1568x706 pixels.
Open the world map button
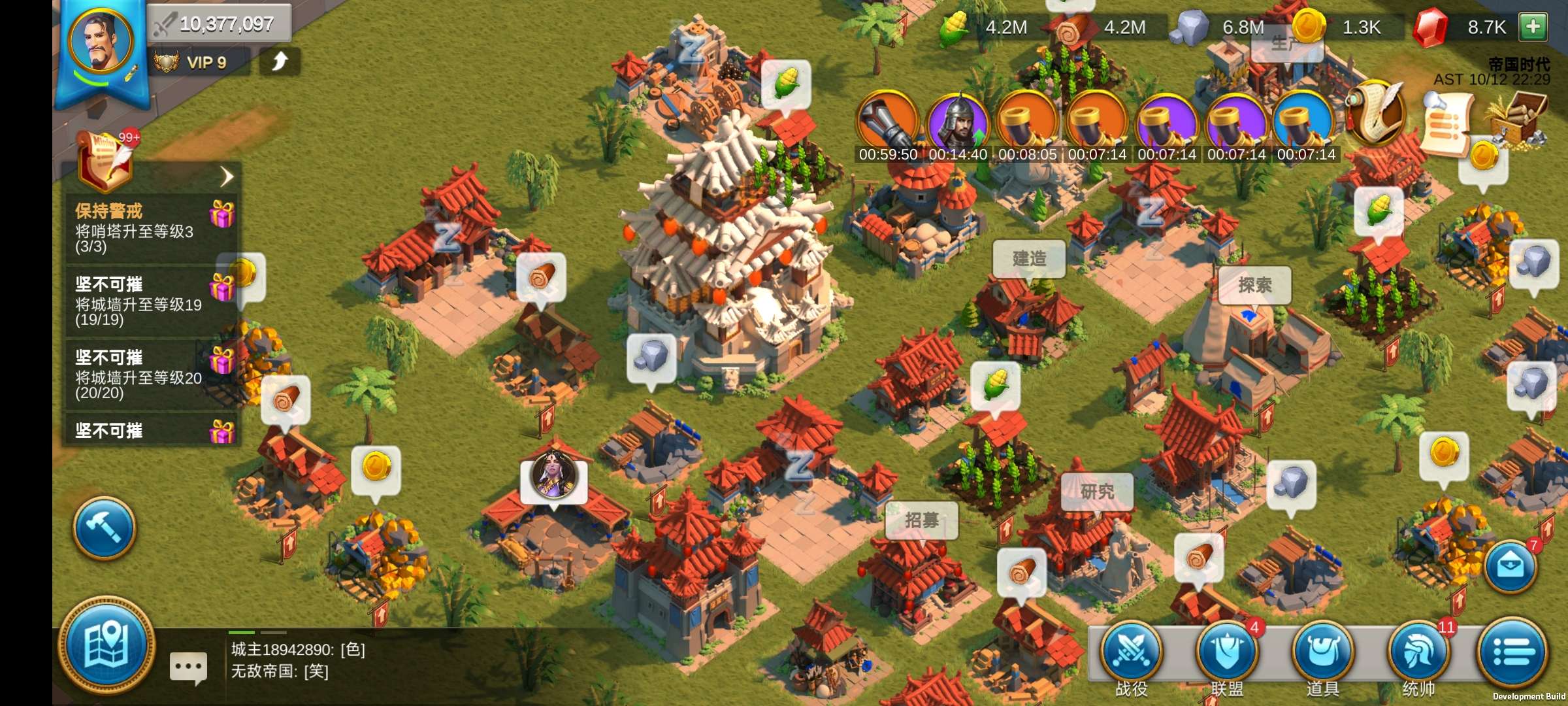[106, 645]
